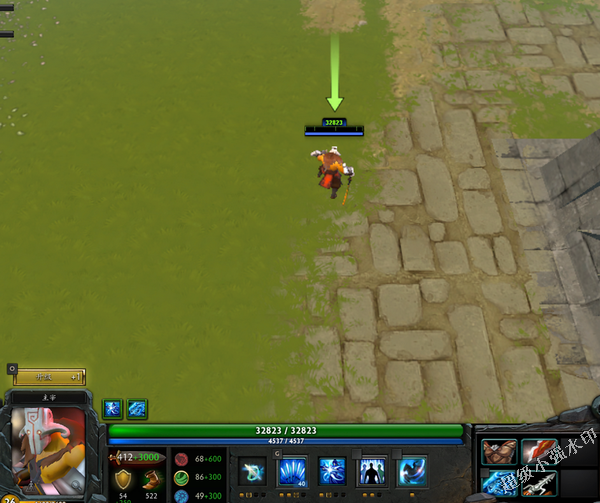Click the blue wave buff icon above the health bar
The height and width of the screenshot is (503, 600).
point(137,408)
